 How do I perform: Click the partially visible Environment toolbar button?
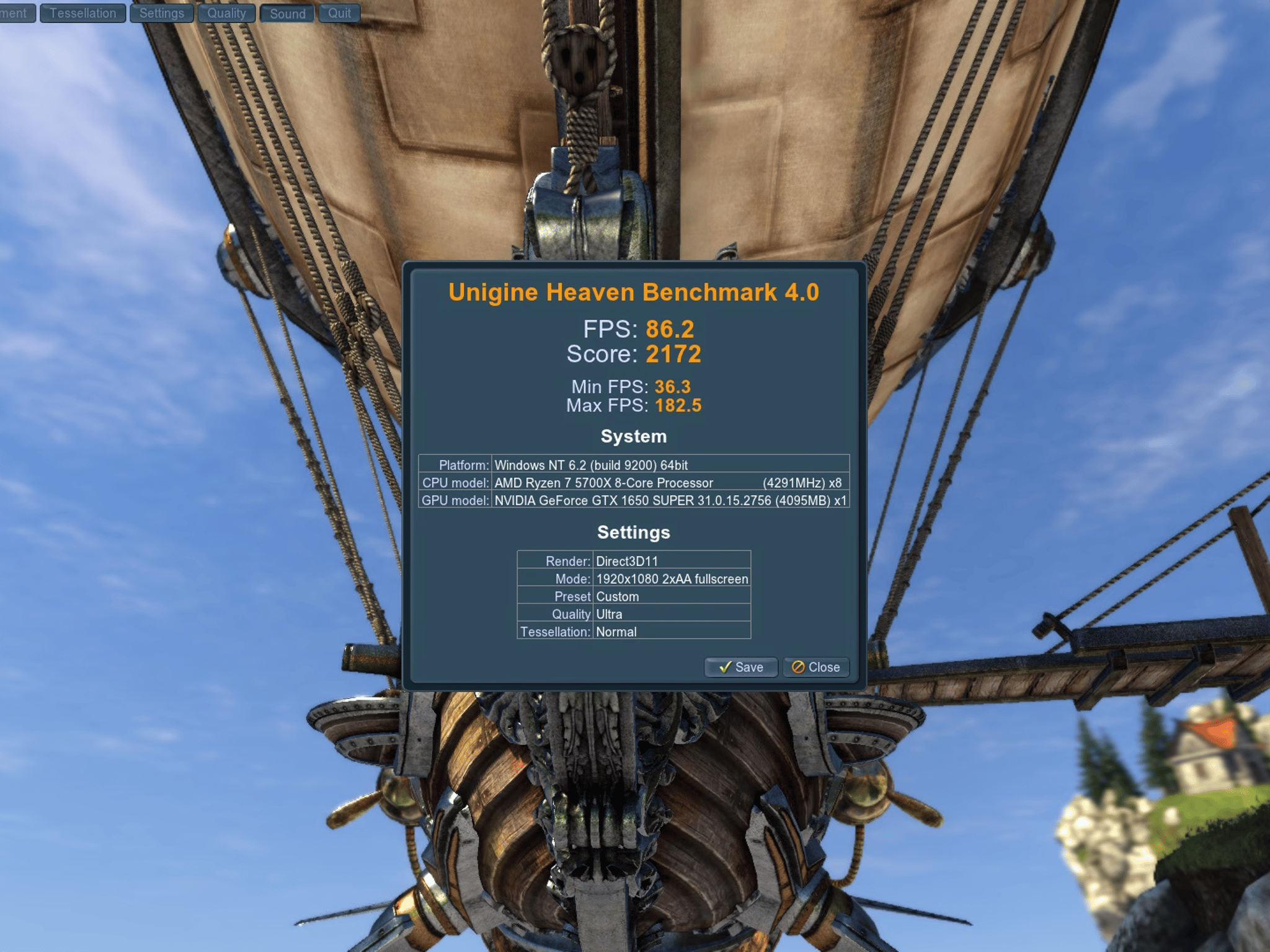tap(17, 13)
